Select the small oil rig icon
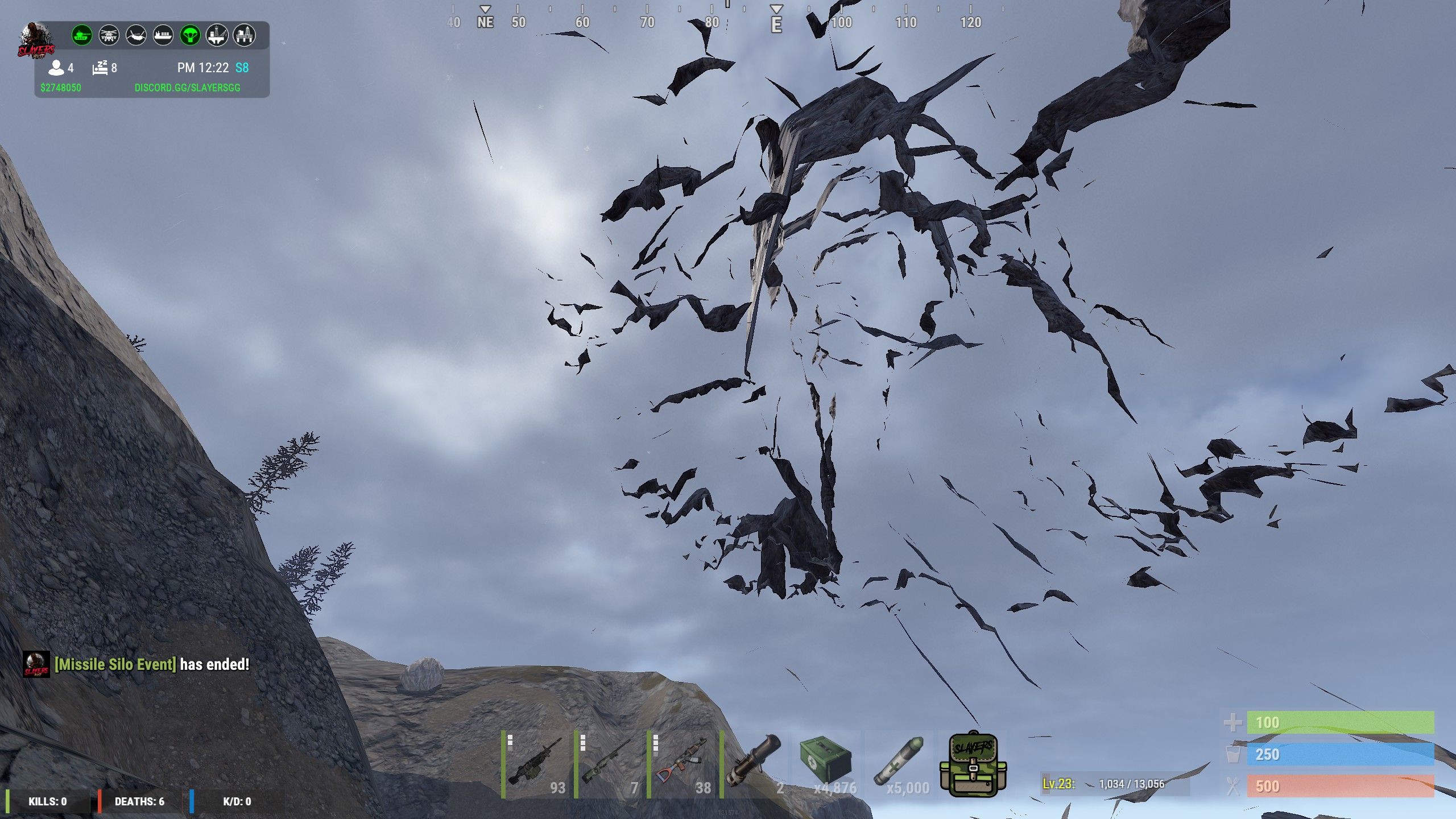The width and height of the screenshot is (1456, 819). click(217, 35)
